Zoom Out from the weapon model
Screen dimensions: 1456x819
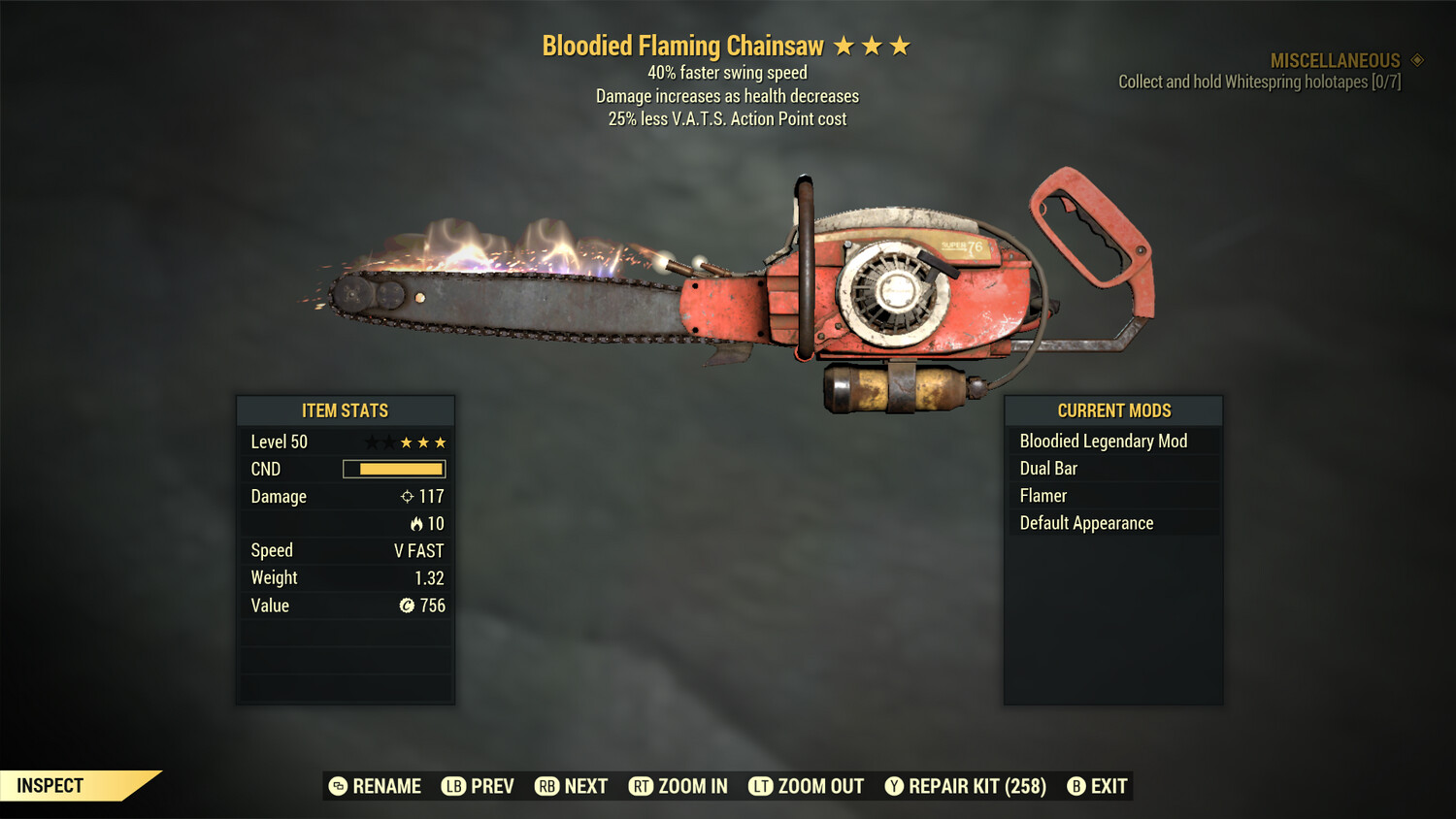click(806, 786)
